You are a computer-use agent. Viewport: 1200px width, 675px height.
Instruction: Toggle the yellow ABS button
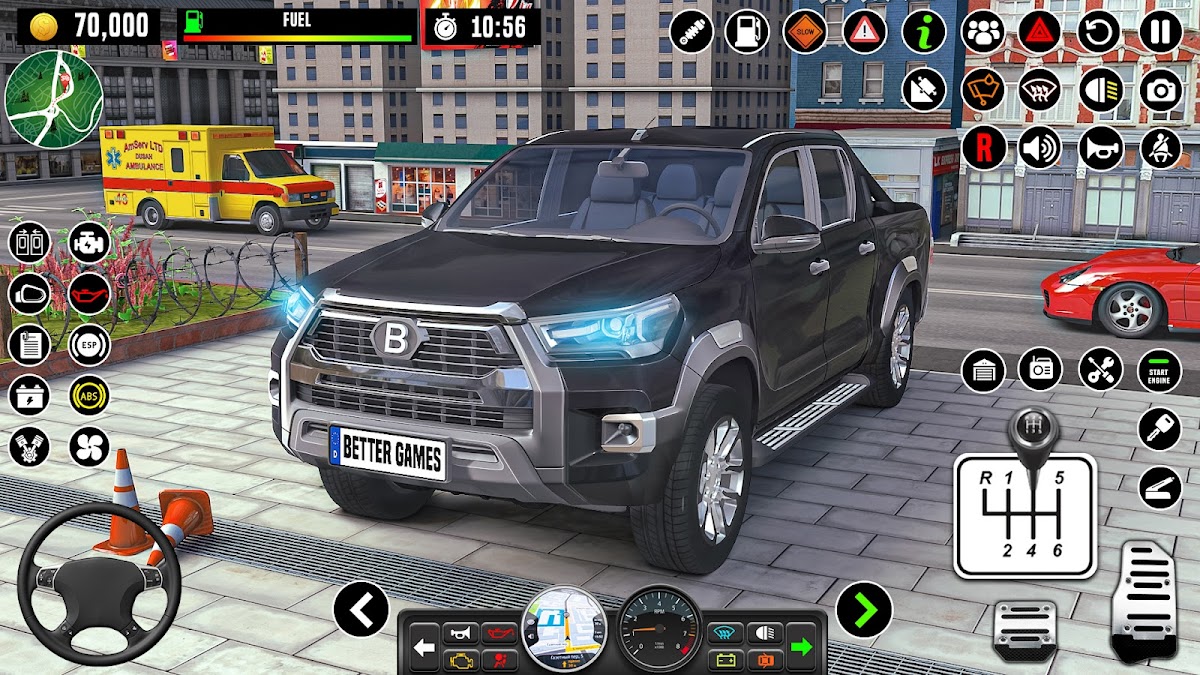click(89, 395)
